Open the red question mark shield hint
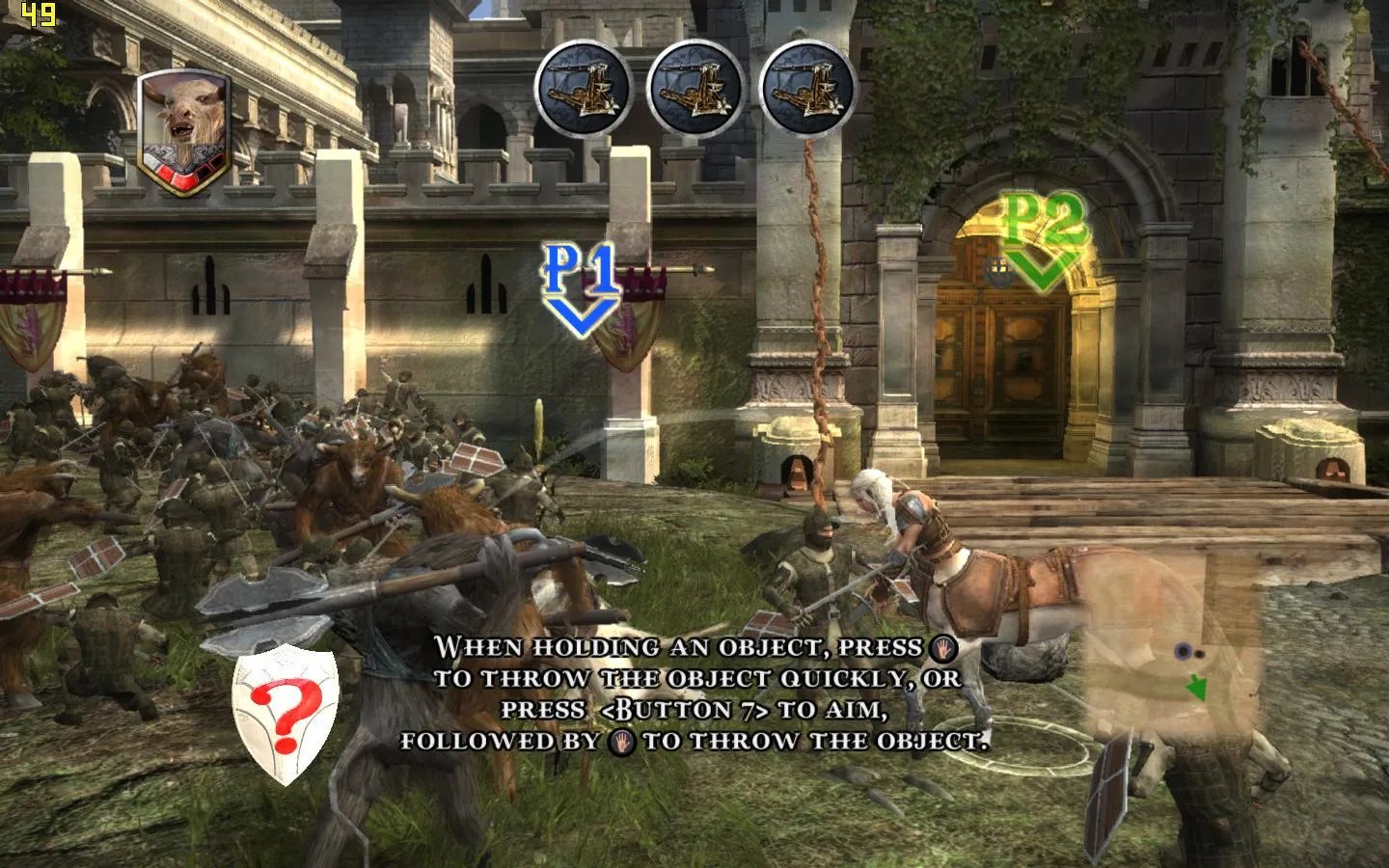 click(x=286, y=711)
